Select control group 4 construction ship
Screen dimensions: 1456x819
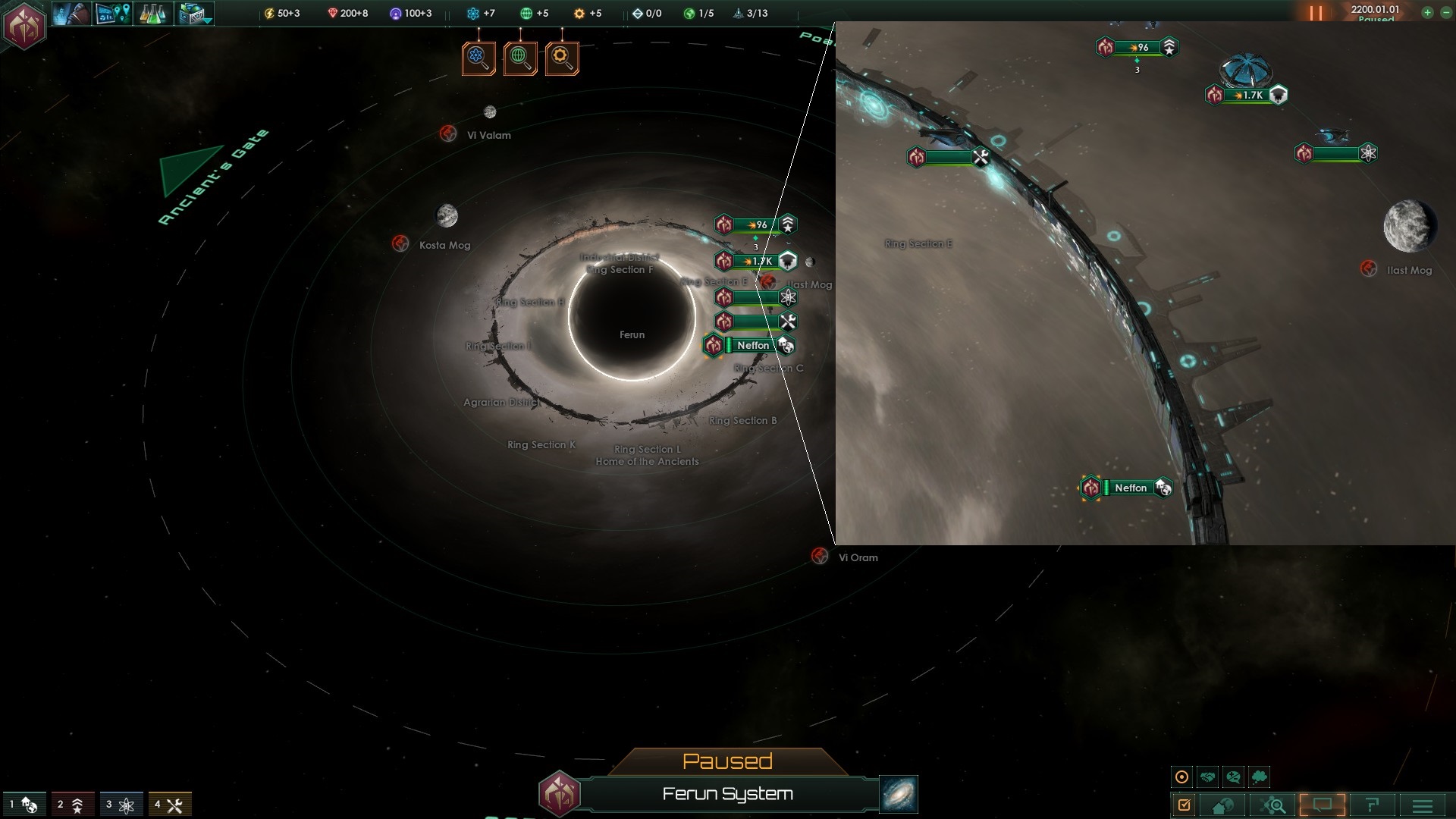coord(170,805)
